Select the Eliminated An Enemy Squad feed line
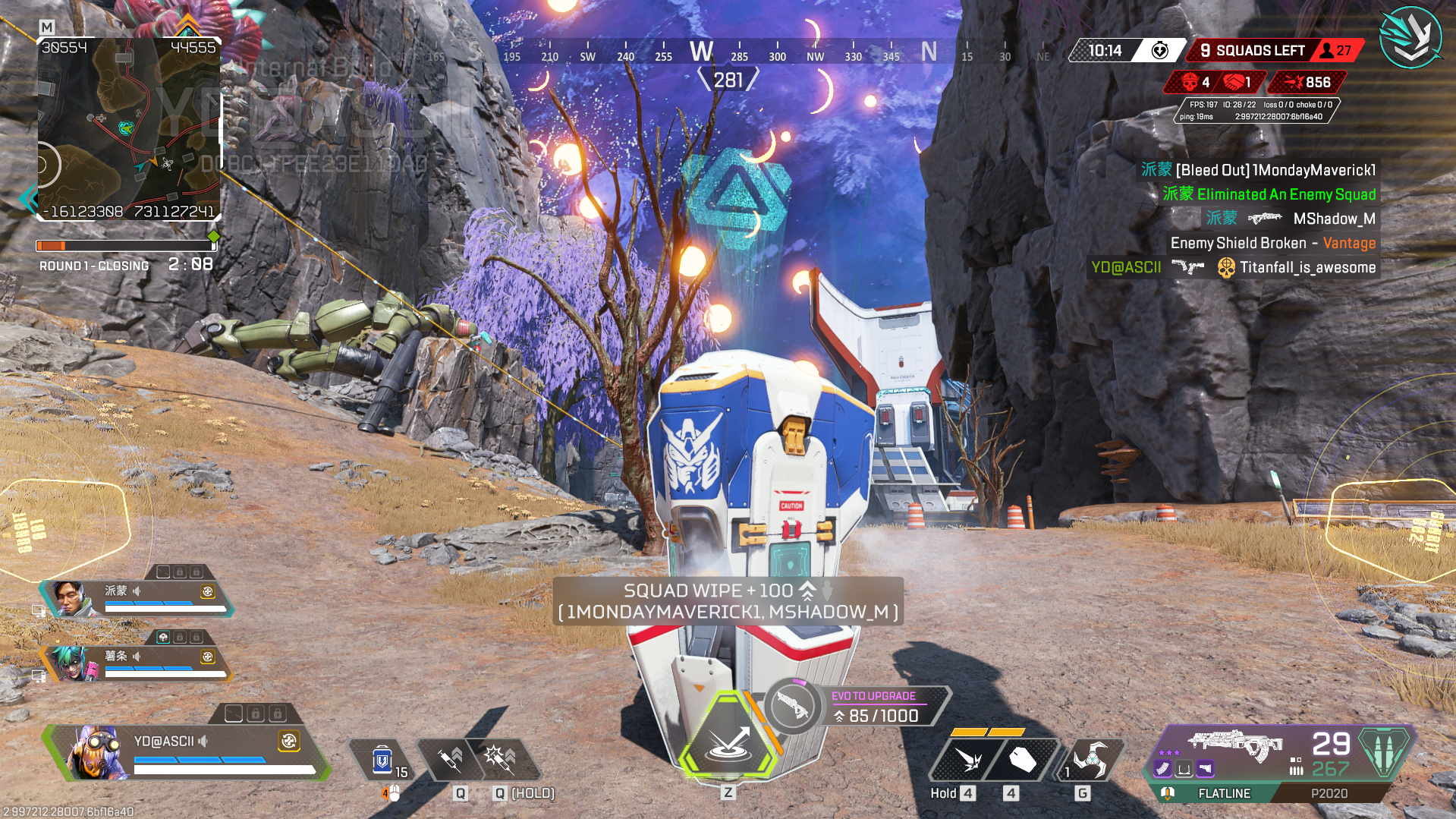 (1269, 194)
